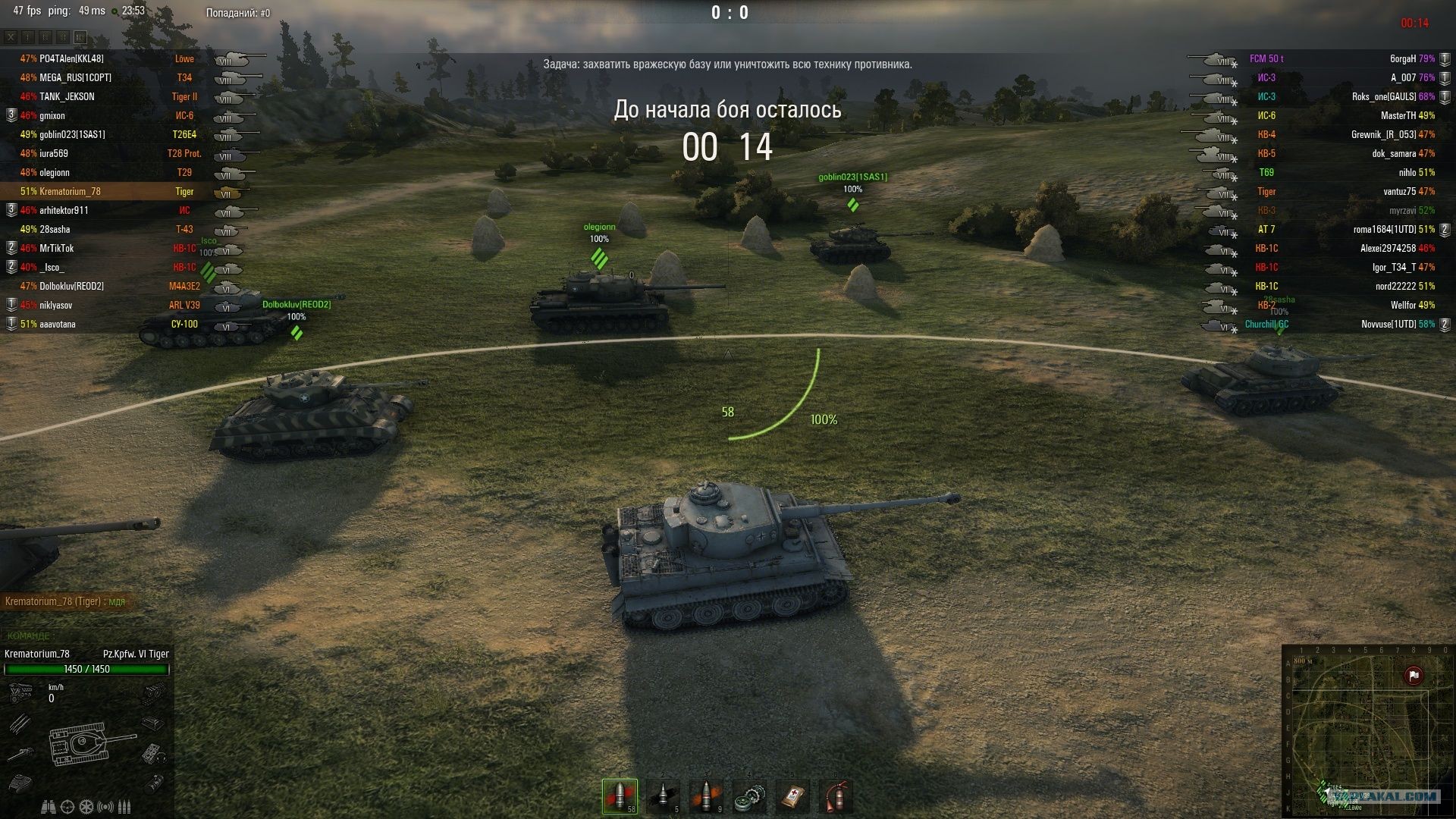1456x819 pixels.
Task: Choose the high-explosive shell with 9 rounds
Action: (706, 796)
